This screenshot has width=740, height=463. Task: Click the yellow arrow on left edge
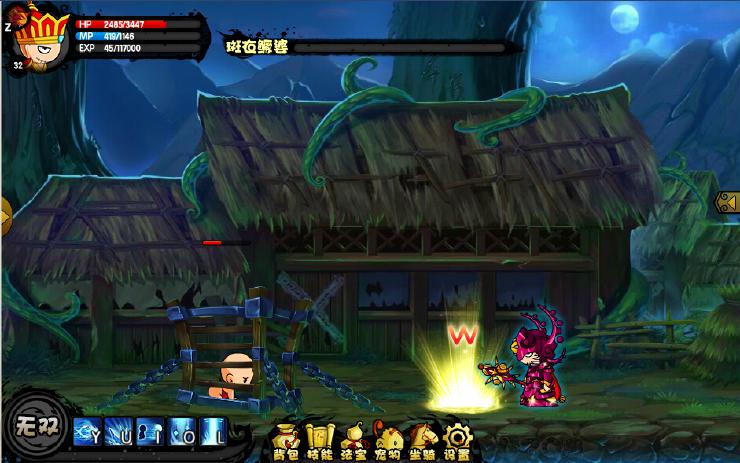coord(5,213)
